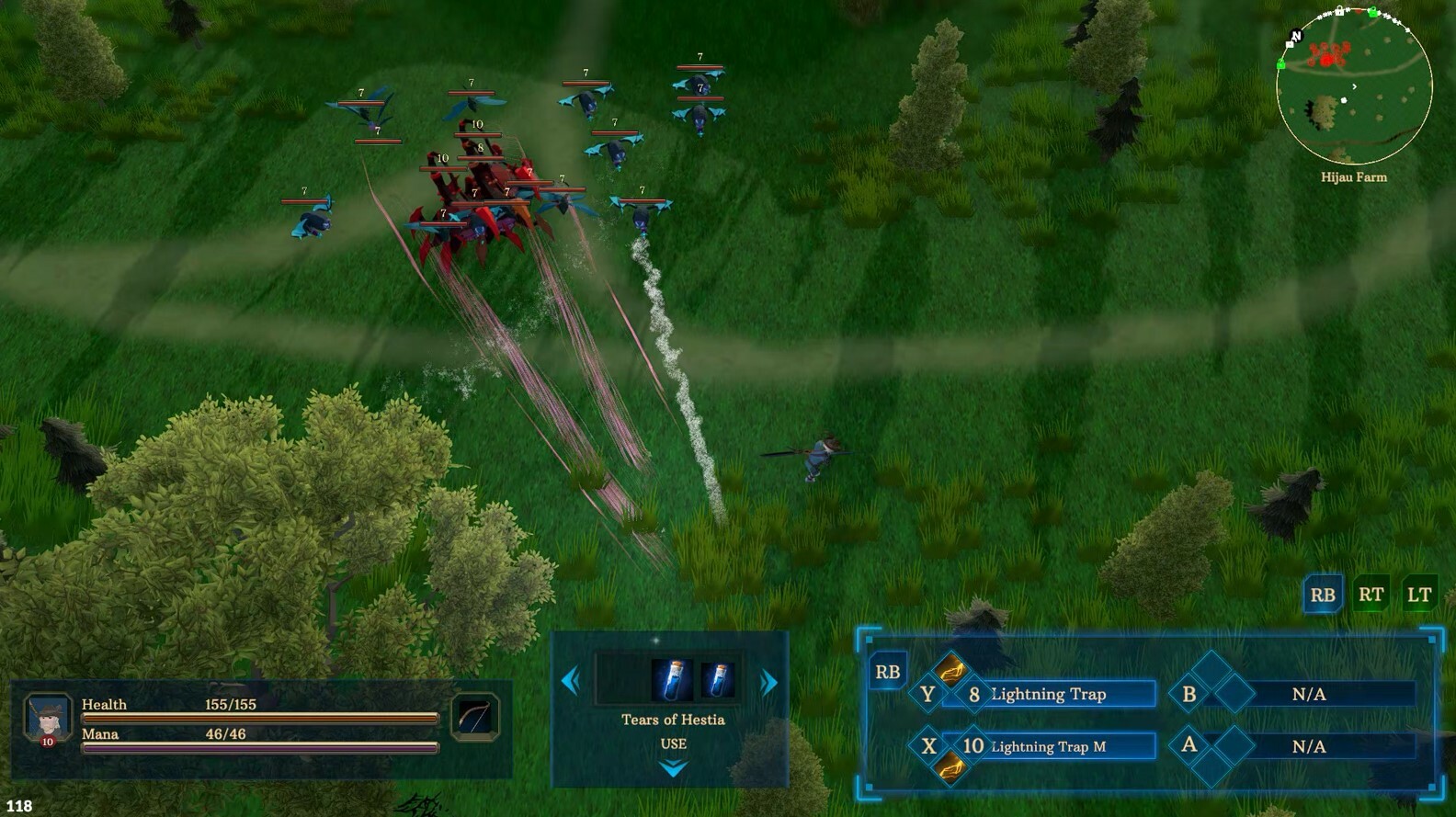Toggle the LT trigger indicator
Viewport: 1456px width, 817px height.
[x=1418, y=595]
